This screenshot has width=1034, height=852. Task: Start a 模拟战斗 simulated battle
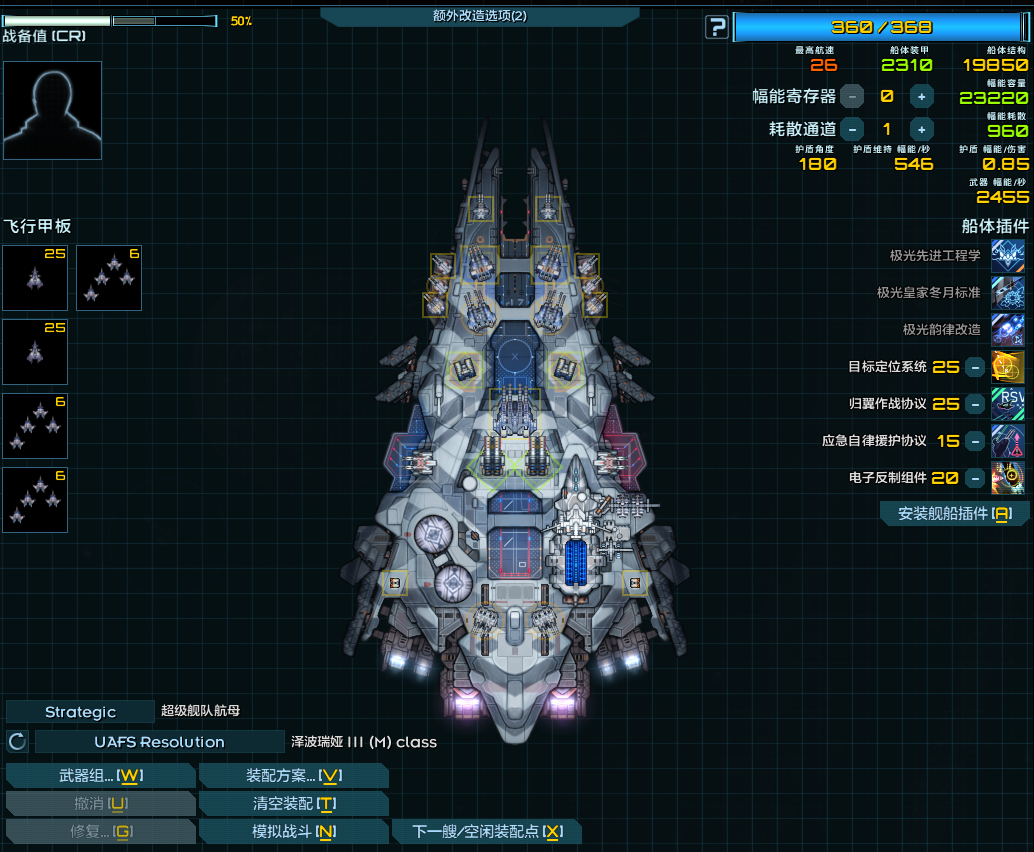click(294, 831)
